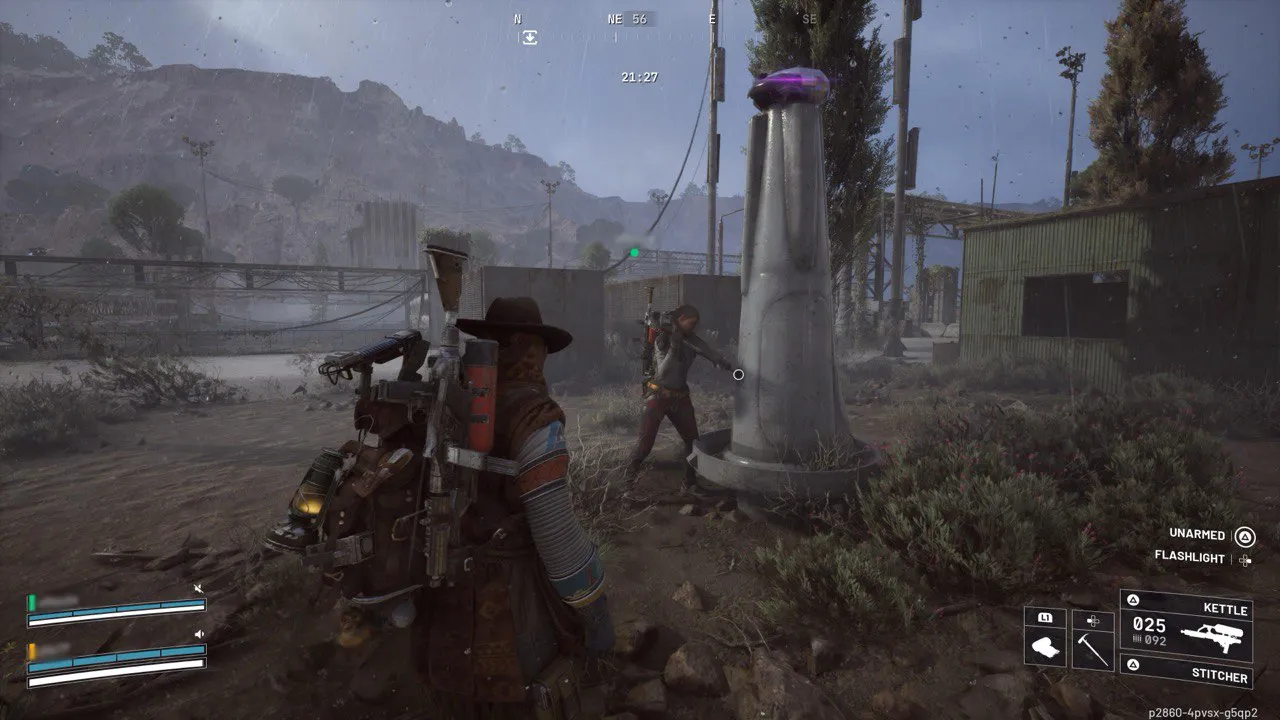The height and width of the screenshot is (720, 1280).
Task: Toggle the muted speaker icon of the green teammate
Action: tap(199, 589)
